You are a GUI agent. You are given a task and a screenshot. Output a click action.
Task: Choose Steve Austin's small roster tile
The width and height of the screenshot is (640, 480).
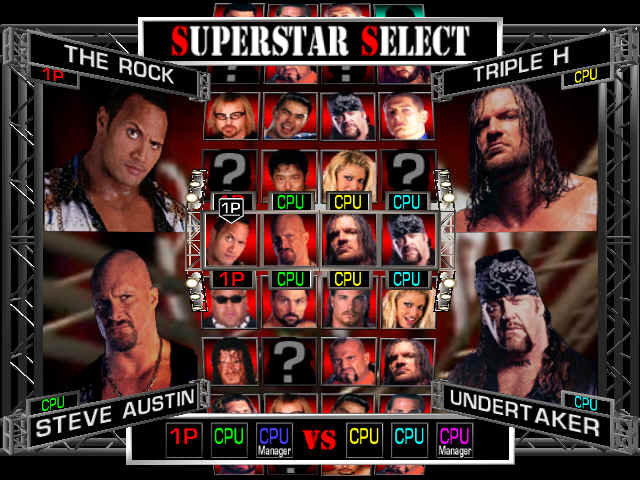pyautogui.click(x=291, y=240)
